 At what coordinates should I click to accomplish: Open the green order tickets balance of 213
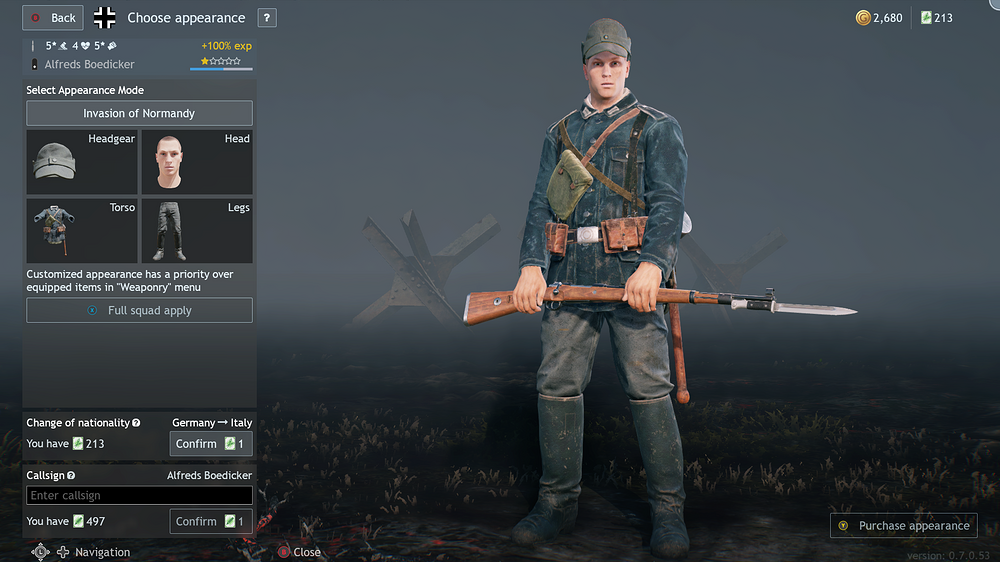click(936, 18)
